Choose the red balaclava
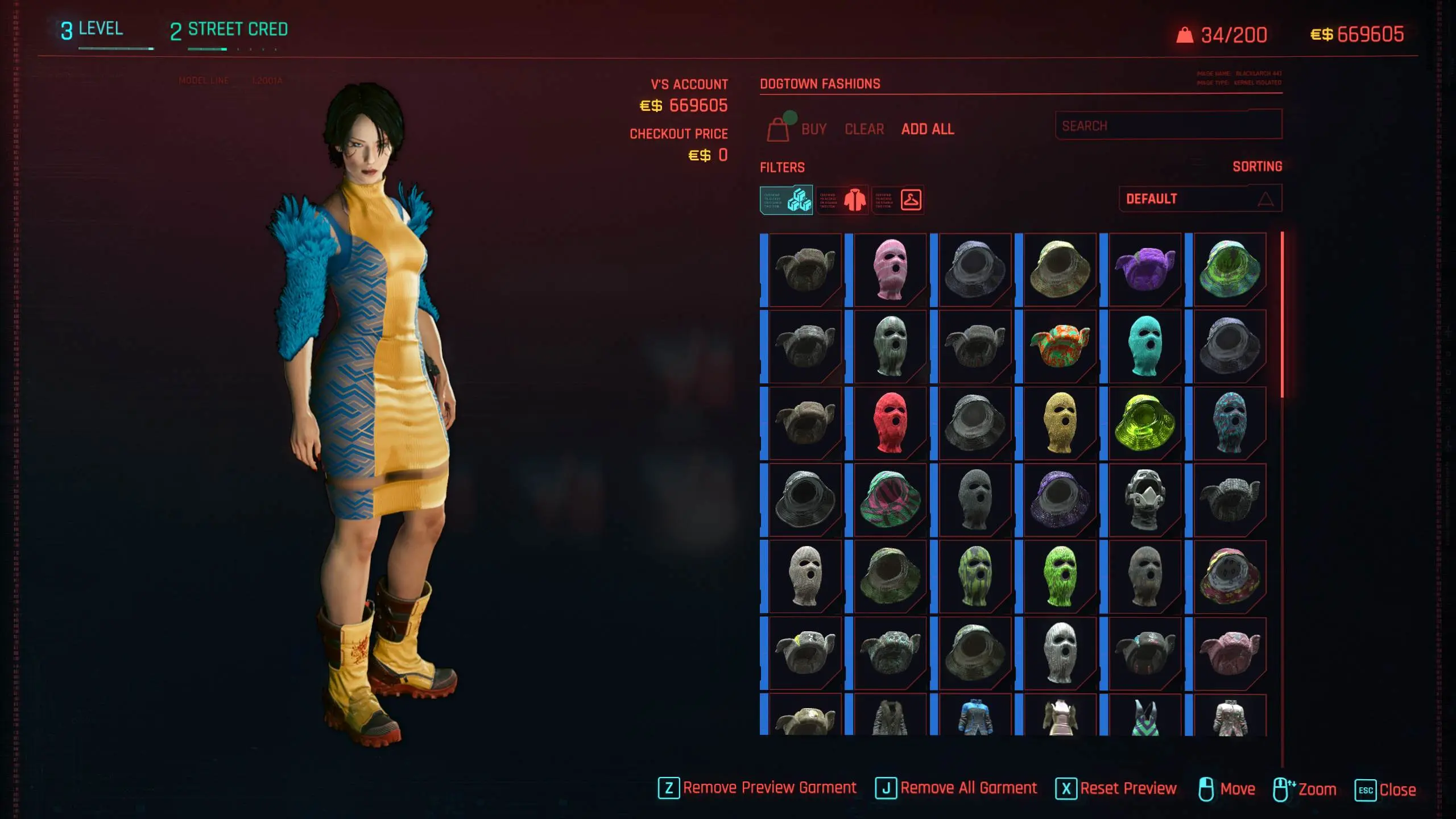This screenshot has height=819, width=1456. pyautogui.click(x=890, y=423)
